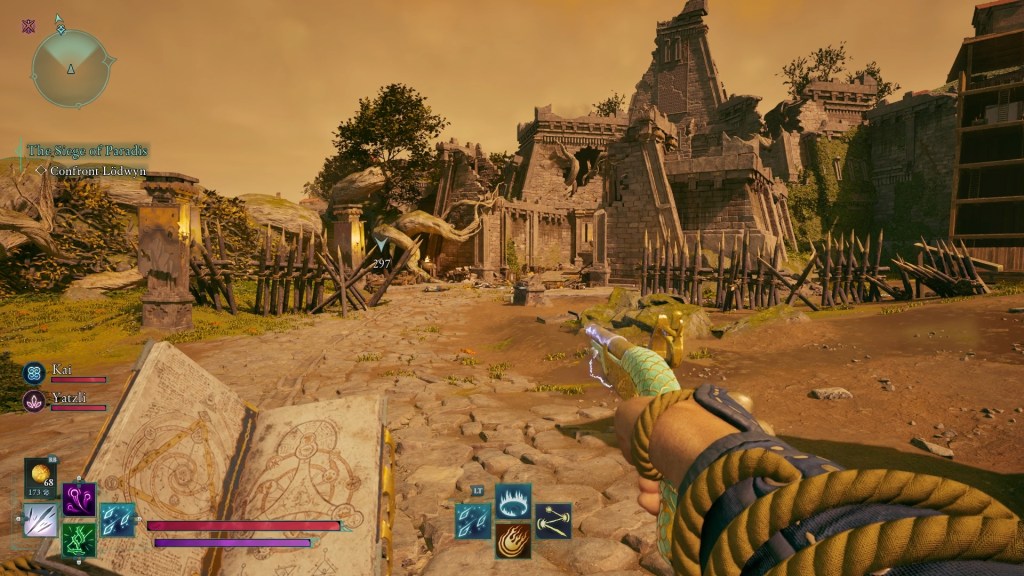Cast the frost ring spell

pos(513,500)
